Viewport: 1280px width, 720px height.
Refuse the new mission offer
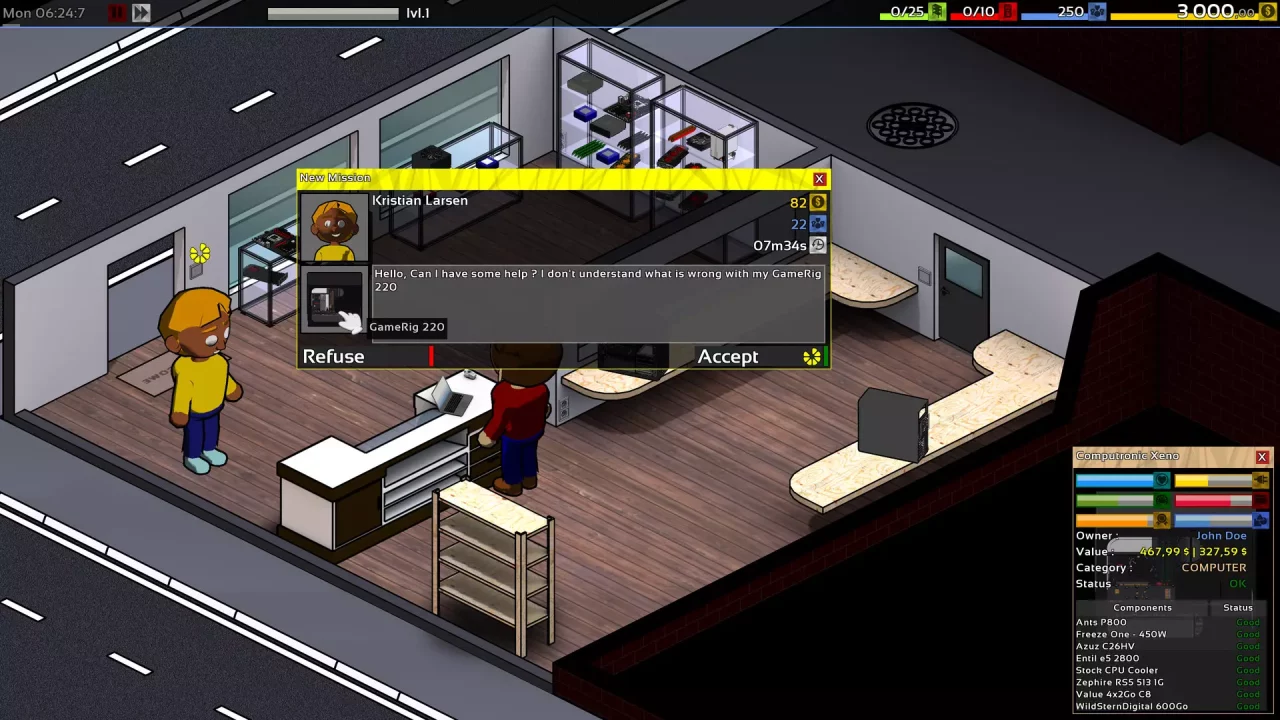tap(334, 357)
